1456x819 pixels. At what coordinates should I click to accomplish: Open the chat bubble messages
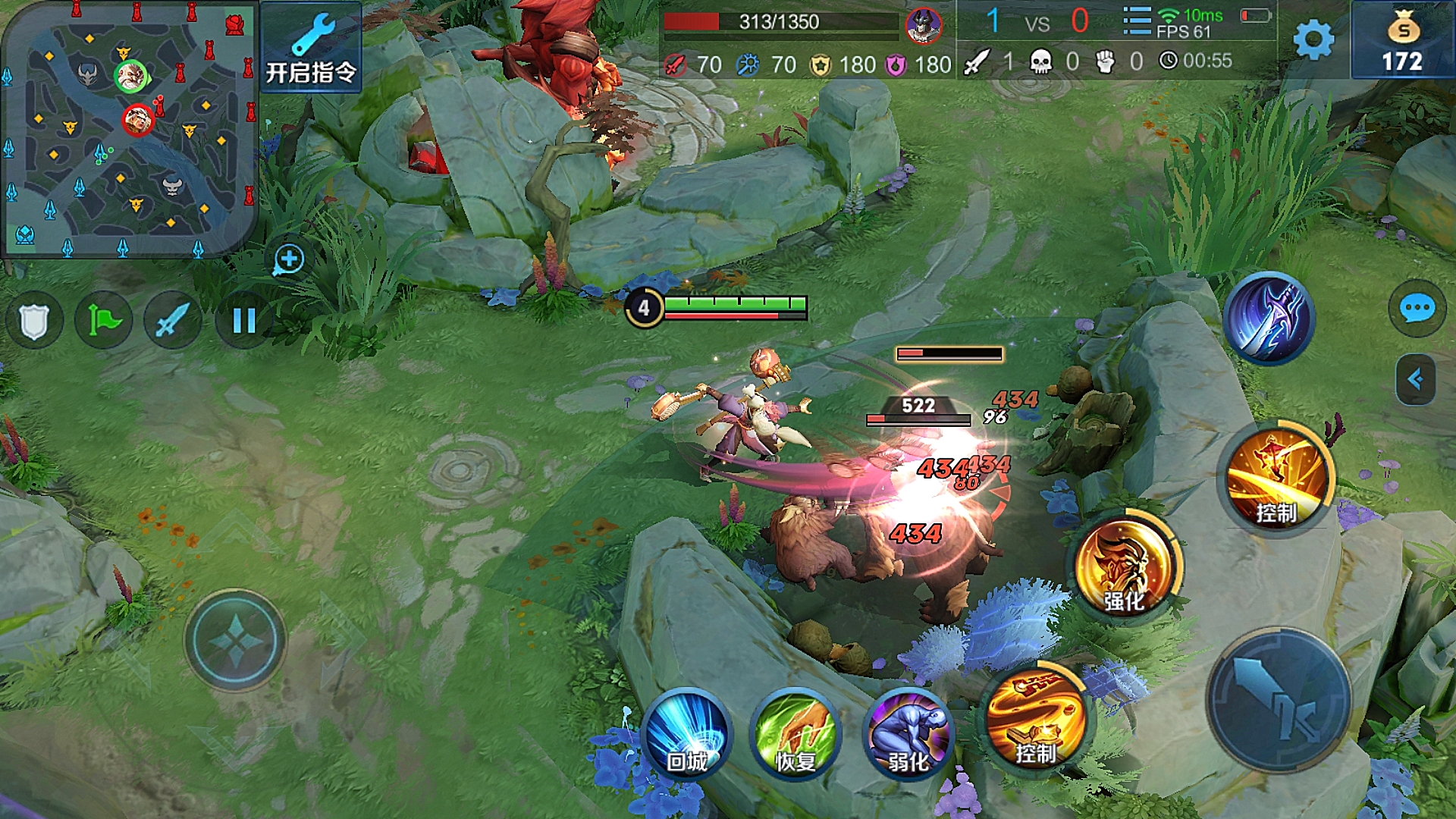[1417, 309]
